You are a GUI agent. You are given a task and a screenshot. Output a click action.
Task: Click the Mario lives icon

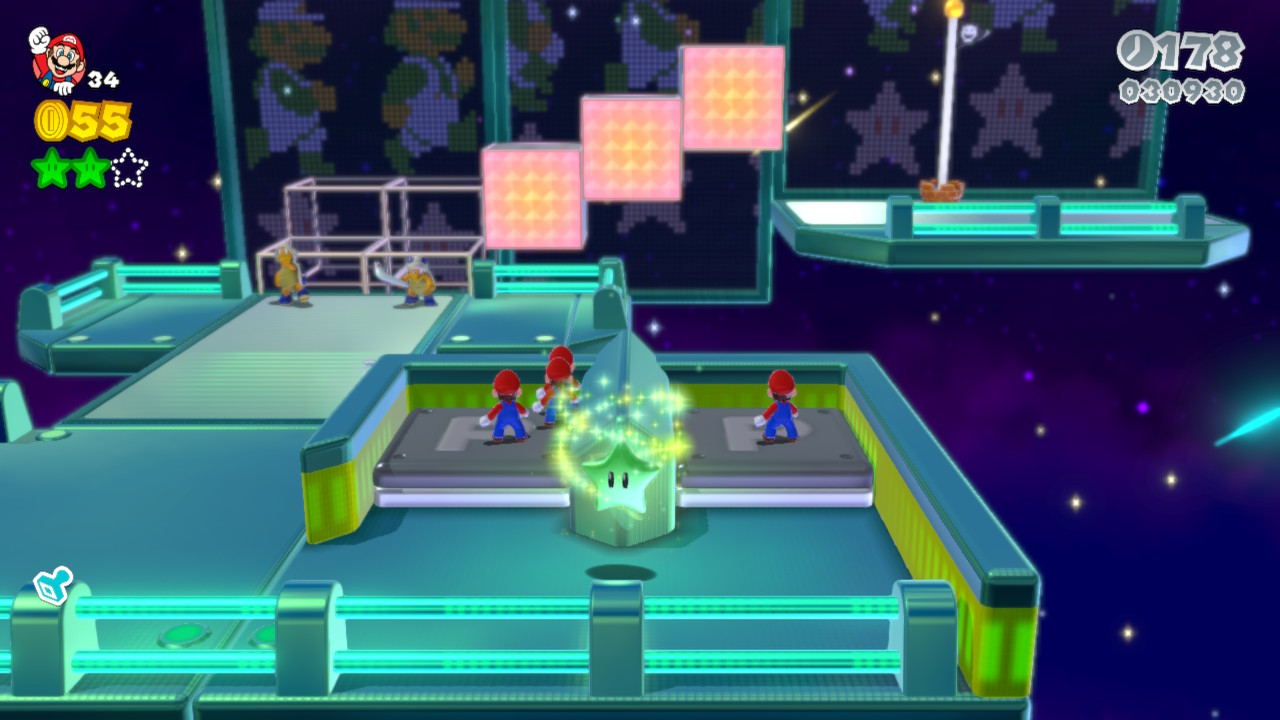(x=58, y=59)
